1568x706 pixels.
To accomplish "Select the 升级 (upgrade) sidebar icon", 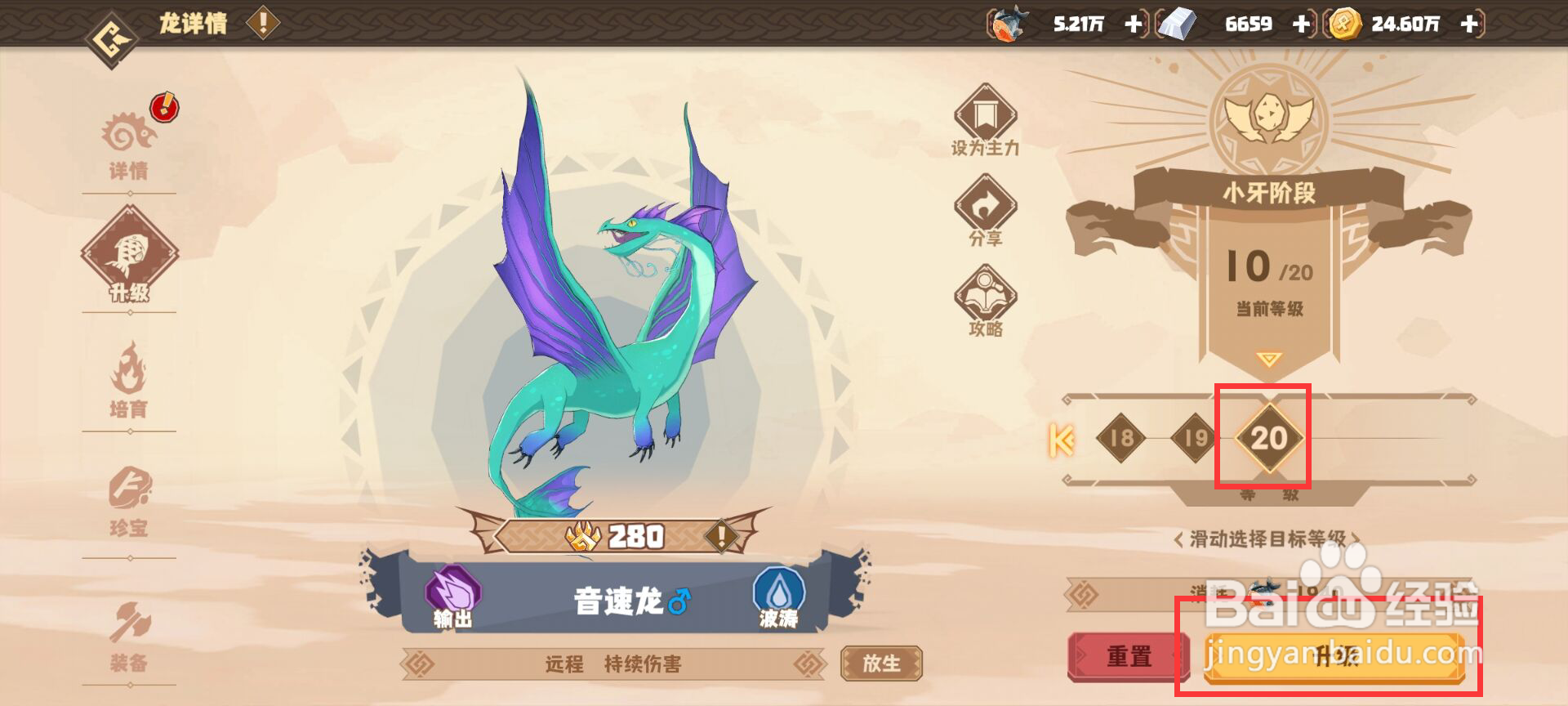I will [x=133, y=252].
